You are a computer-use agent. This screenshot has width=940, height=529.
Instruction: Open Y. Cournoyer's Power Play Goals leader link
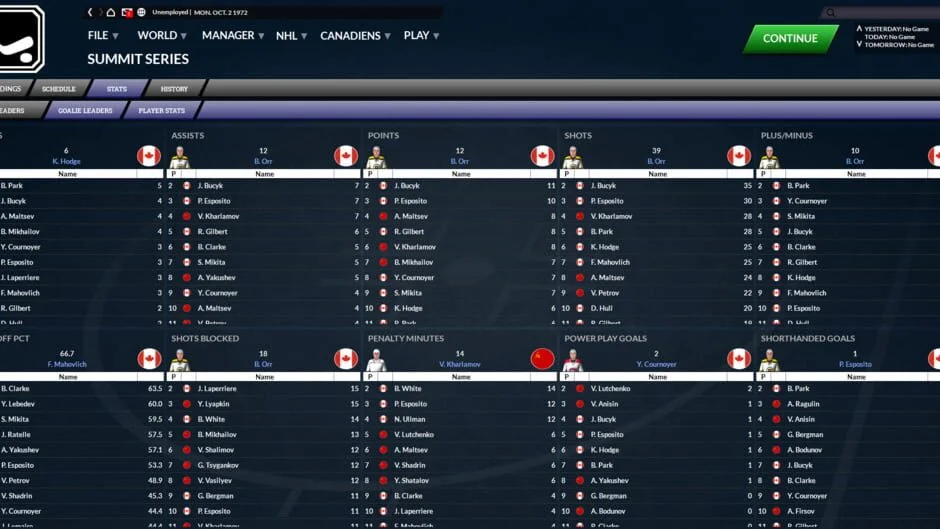(656, 364)
